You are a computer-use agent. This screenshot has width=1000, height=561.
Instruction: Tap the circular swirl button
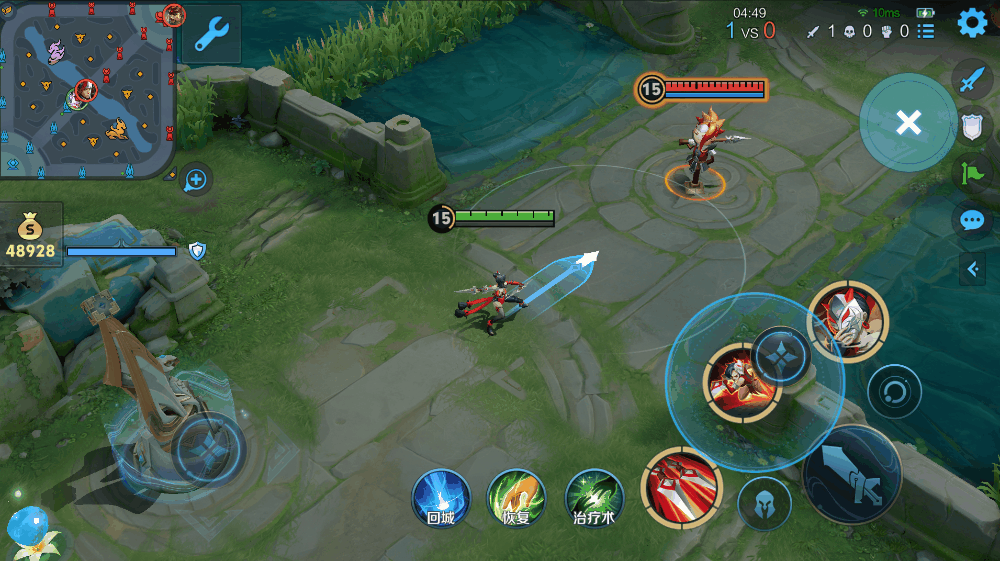point(894,391)
